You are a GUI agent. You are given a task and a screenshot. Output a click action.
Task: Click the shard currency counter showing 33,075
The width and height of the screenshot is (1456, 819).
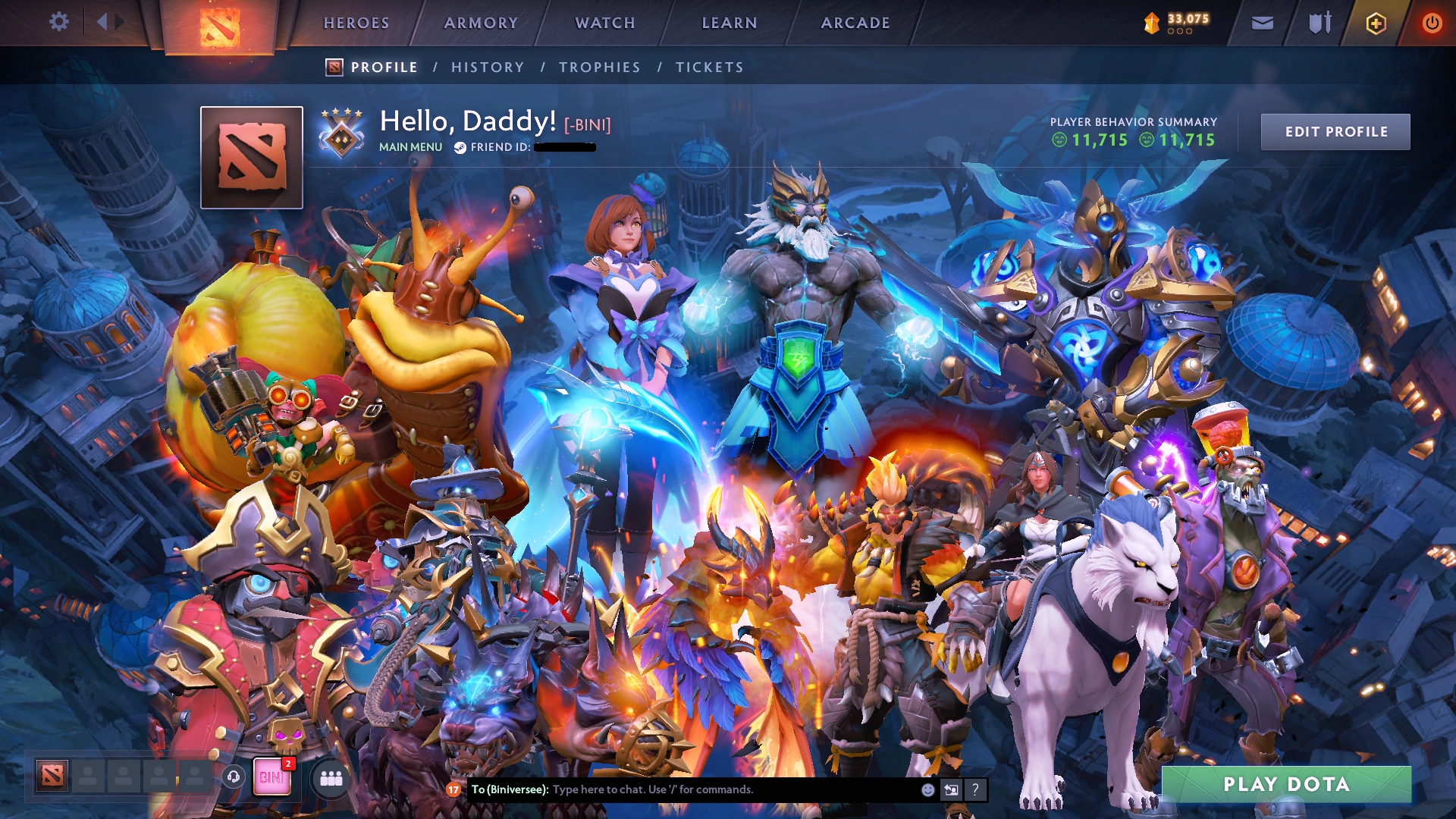click(1172, 23)
